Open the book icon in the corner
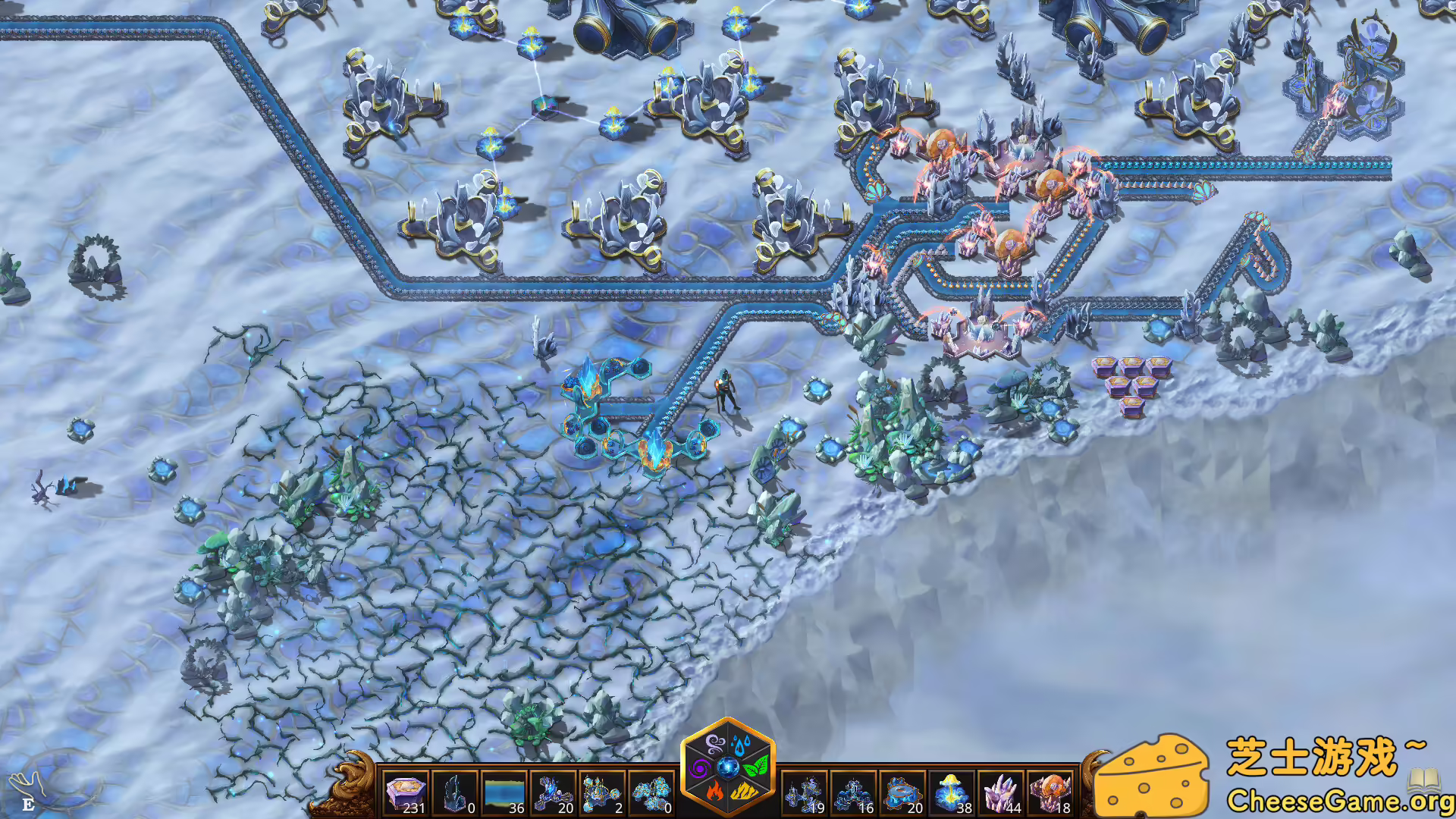Image resolution: width=1456 pixels, height=819 pixels. tap(1424, 779)
